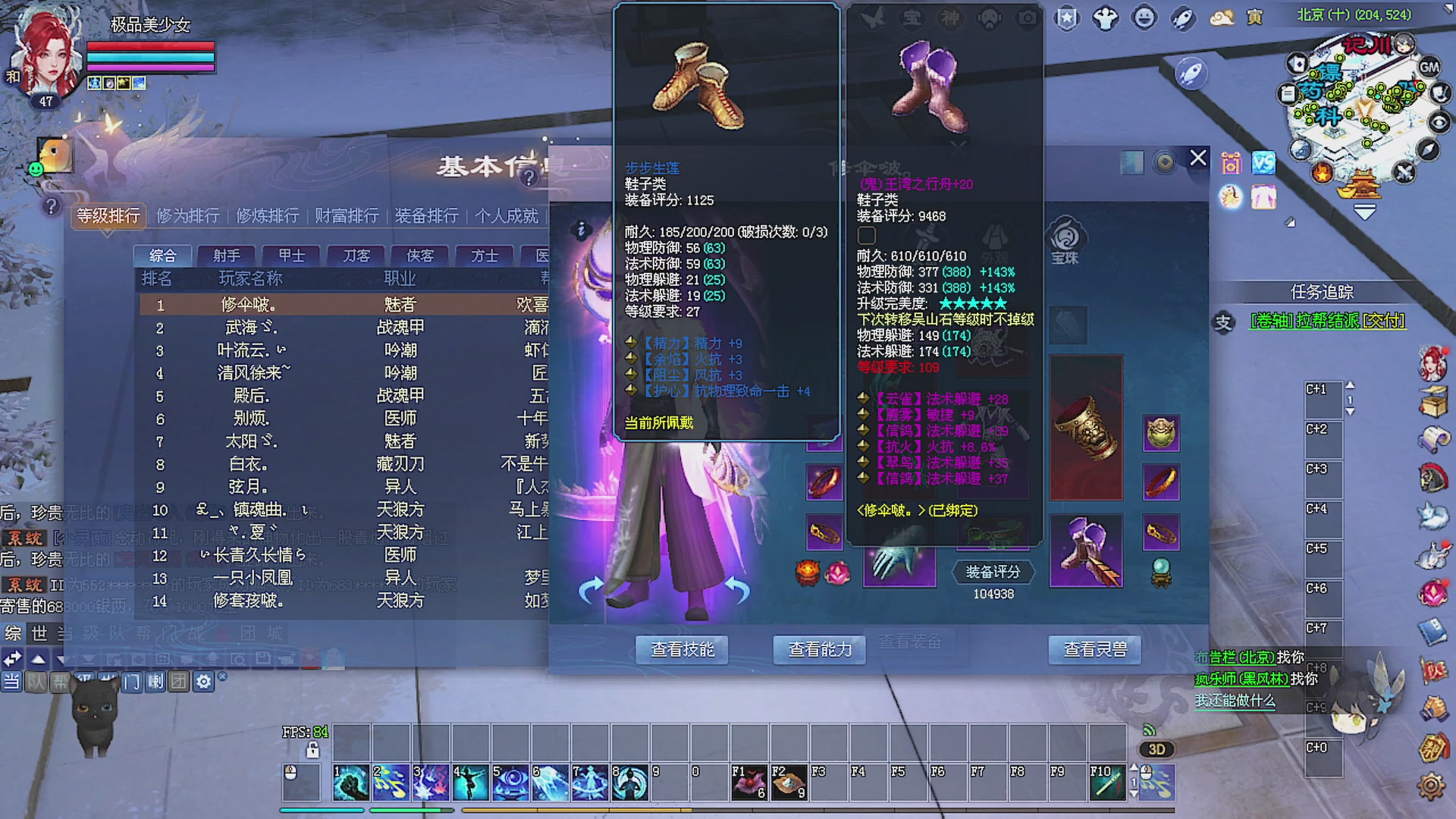Toggle the lock icon beside the FPS counter
The height and width of the screenshot is (819, 1456).
(x=312, y=749)
